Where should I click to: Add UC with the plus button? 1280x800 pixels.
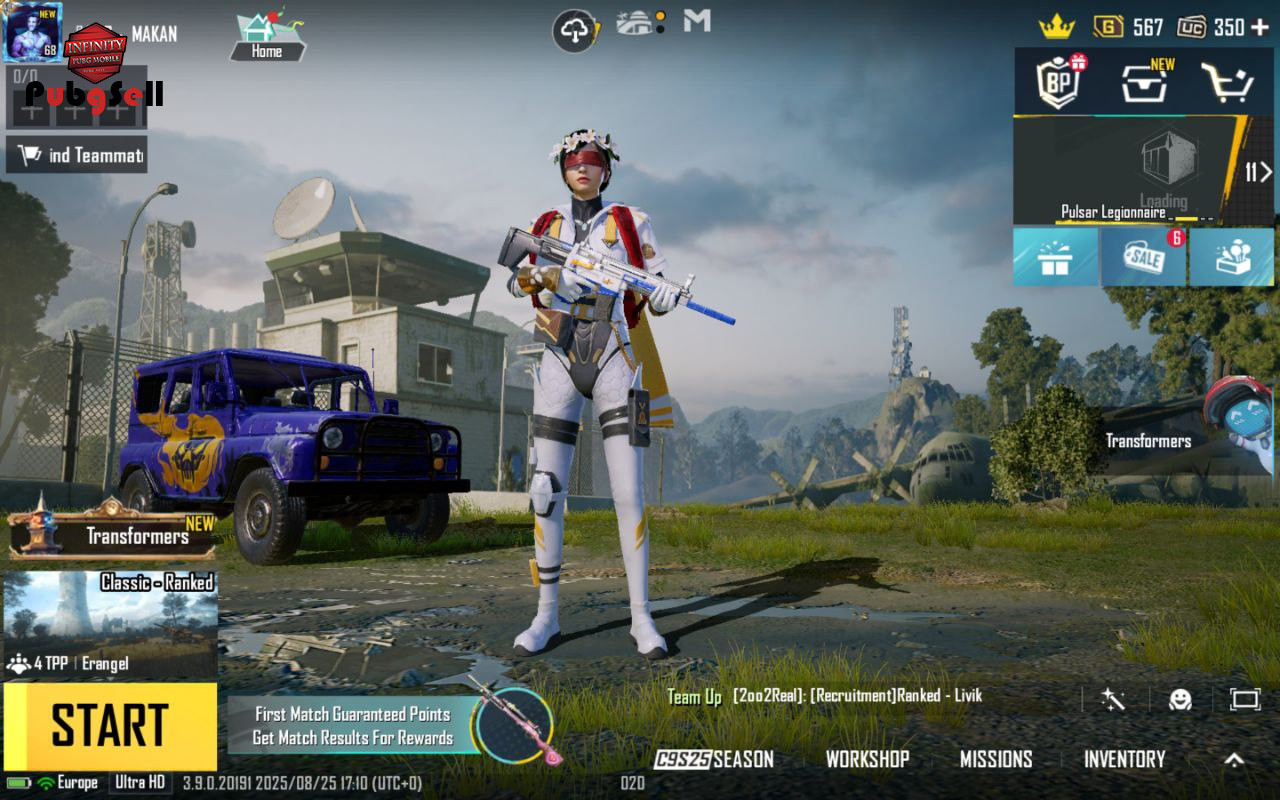(1260, 27)
